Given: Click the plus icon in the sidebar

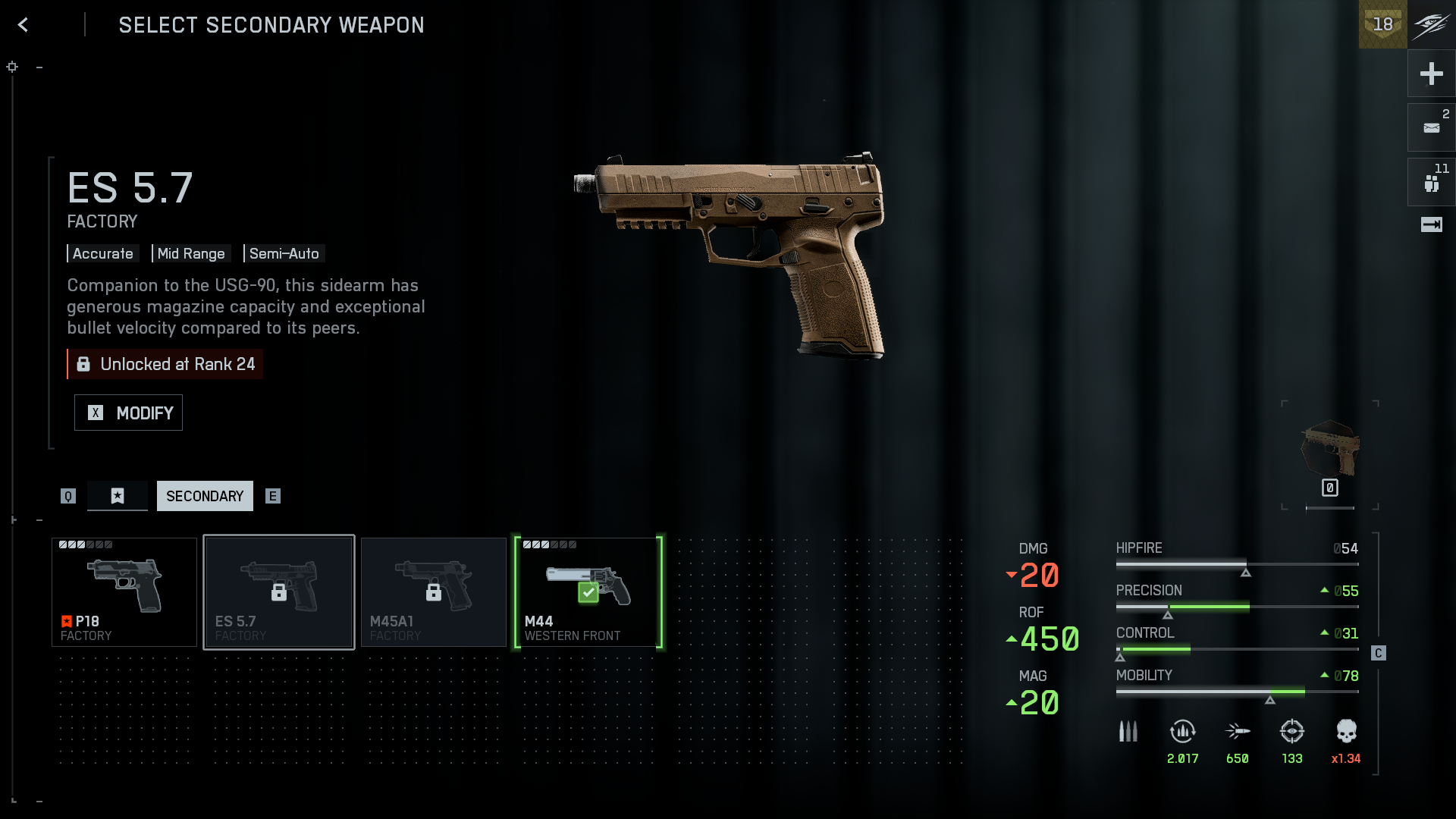Looking at the screenshot, I should pos(1431,74).
